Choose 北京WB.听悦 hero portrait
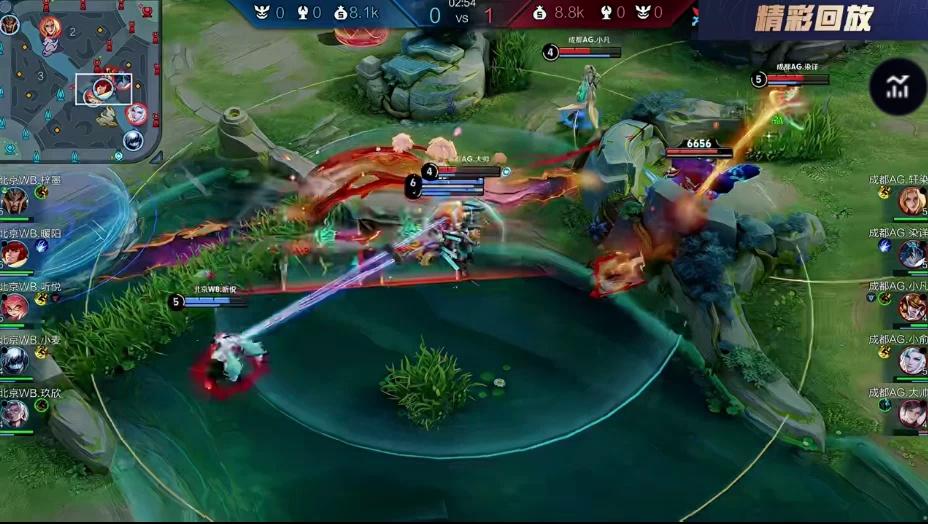The width and height of the screenshot is (928, 524). tap(14, 307)
